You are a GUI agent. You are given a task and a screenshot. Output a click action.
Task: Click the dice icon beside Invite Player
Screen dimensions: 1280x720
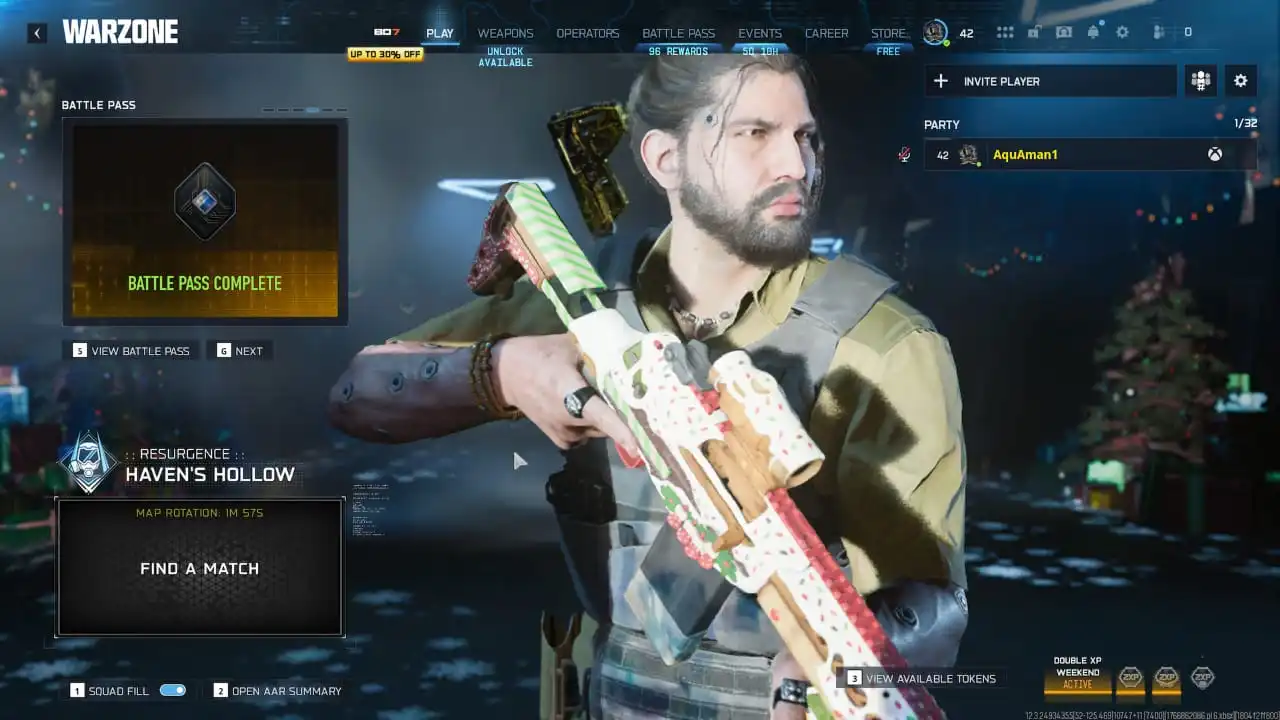[x=1200, y=81]
